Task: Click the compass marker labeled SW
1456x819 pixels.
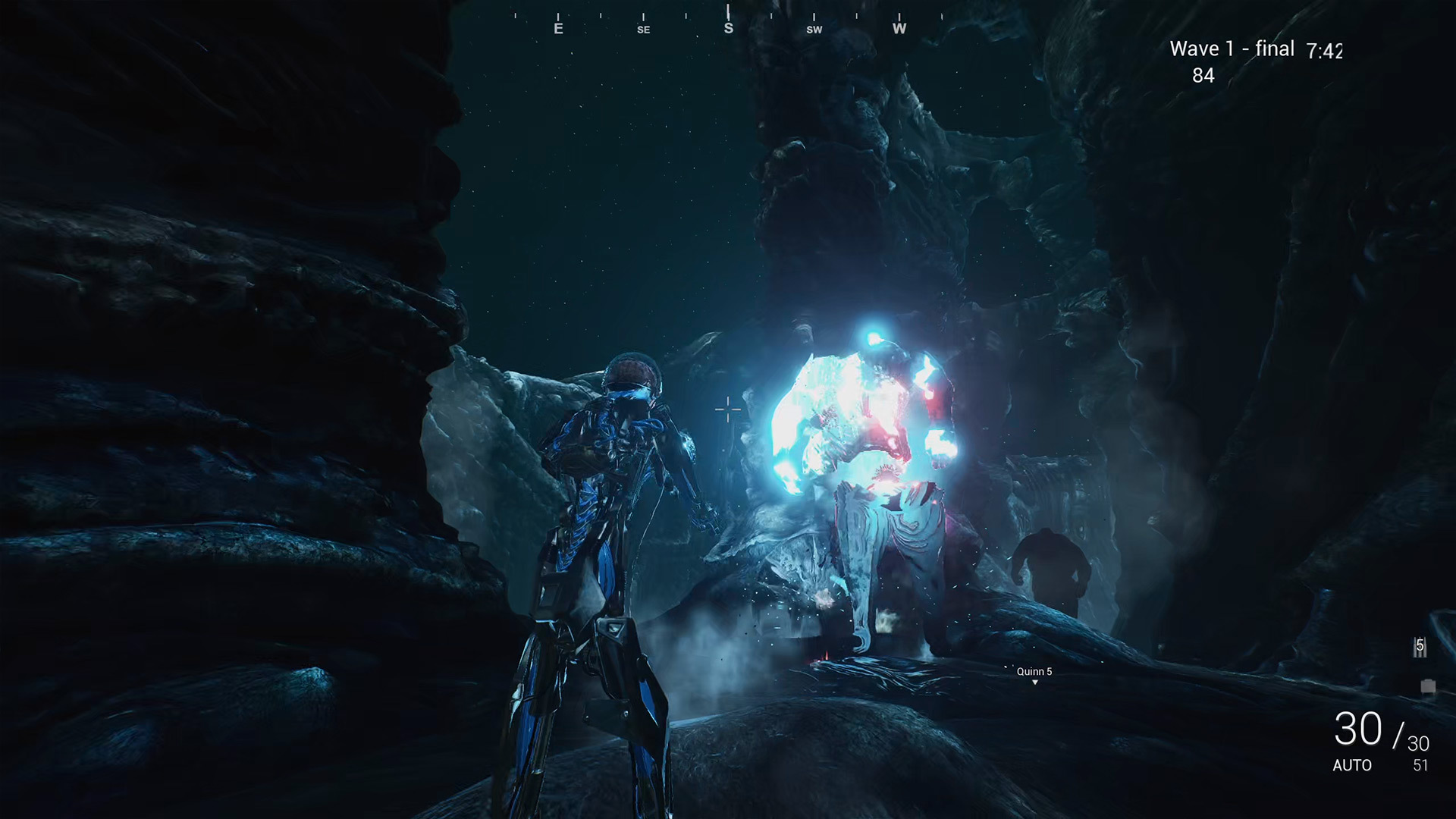Action: (x=814, y=30)
